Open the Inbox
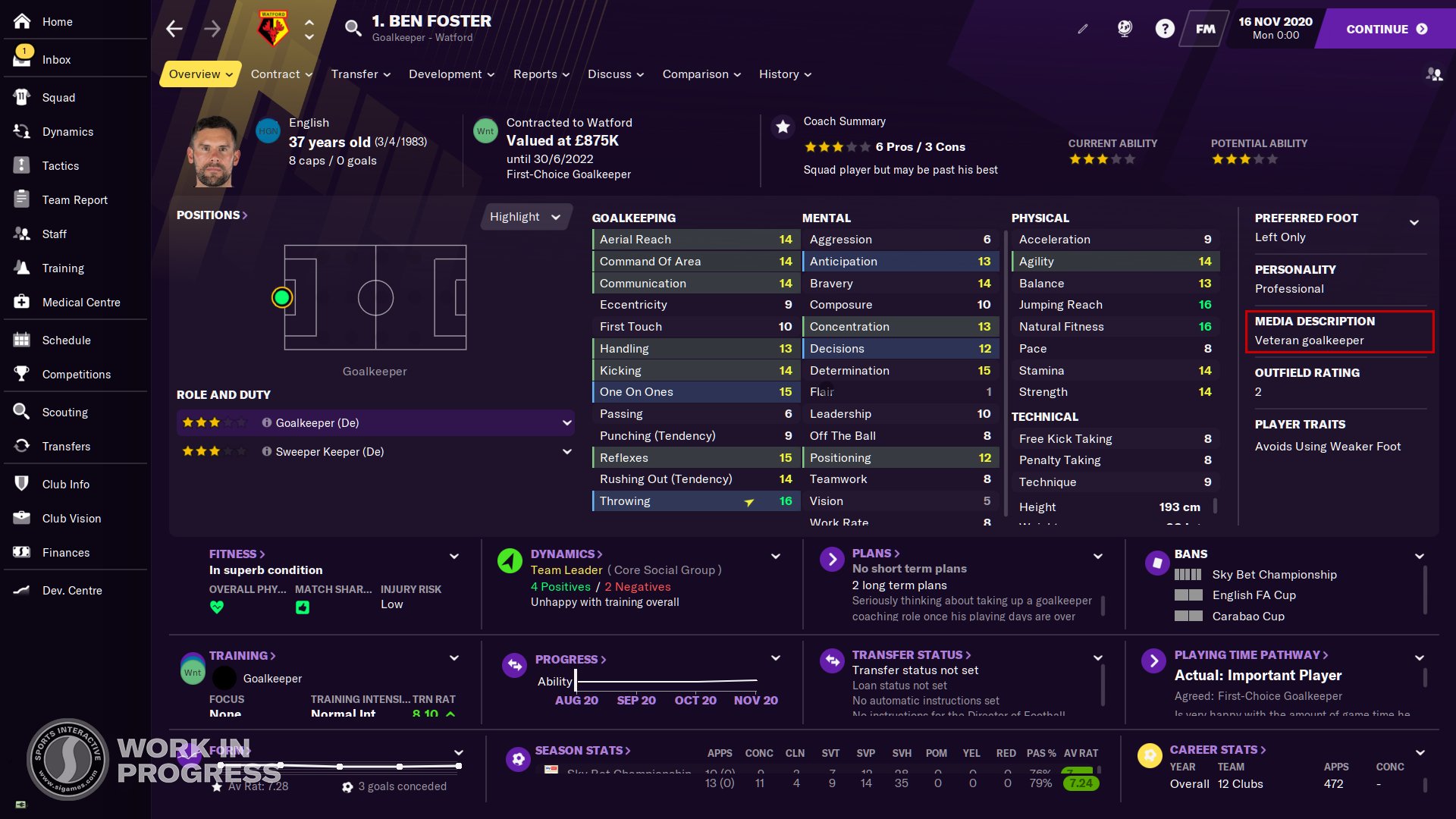 click(56, 59)
